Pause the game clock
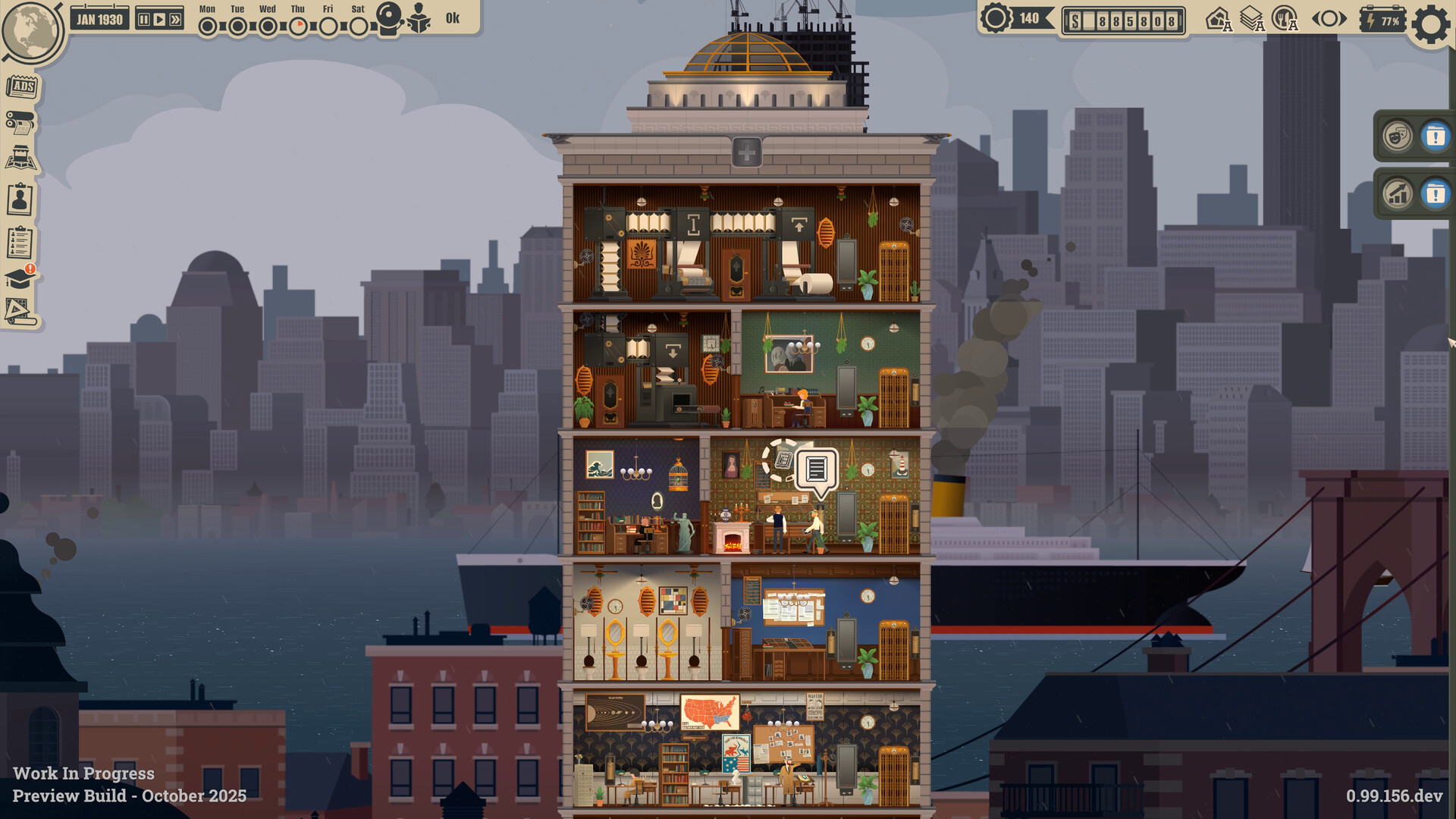This screenshot has height=819, width=1456. pyautogui.click(x=143, y=20)
